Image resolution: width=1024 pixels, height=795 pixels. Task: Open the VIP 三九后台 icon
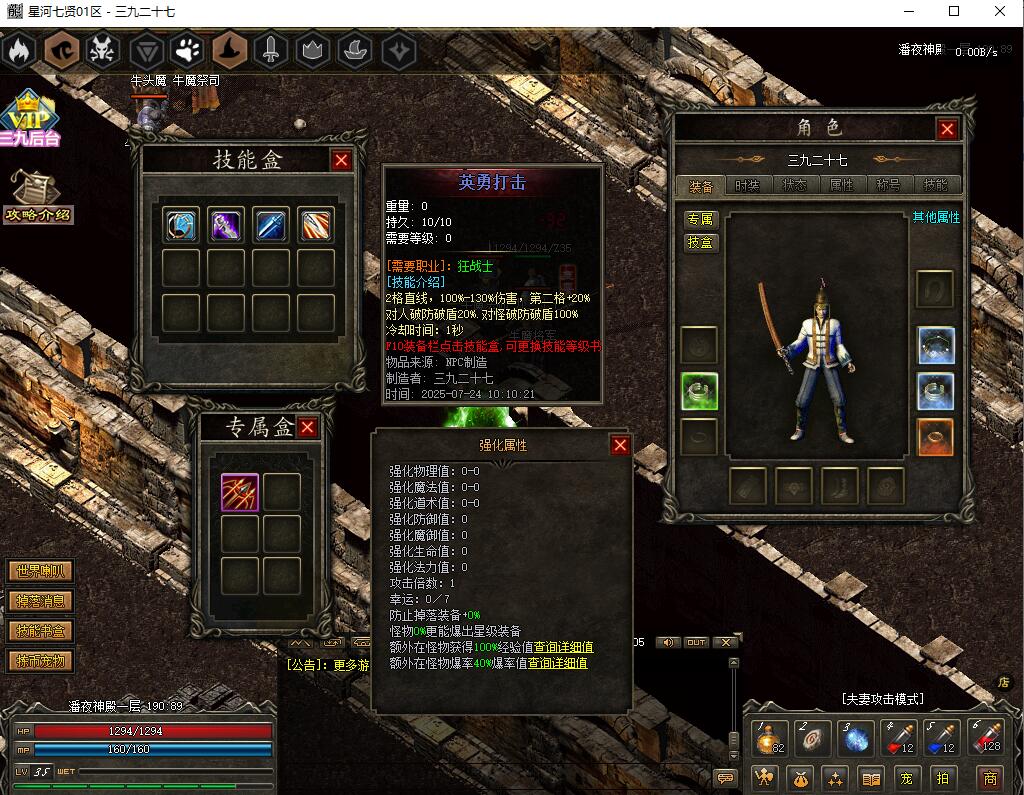point(30,119)
